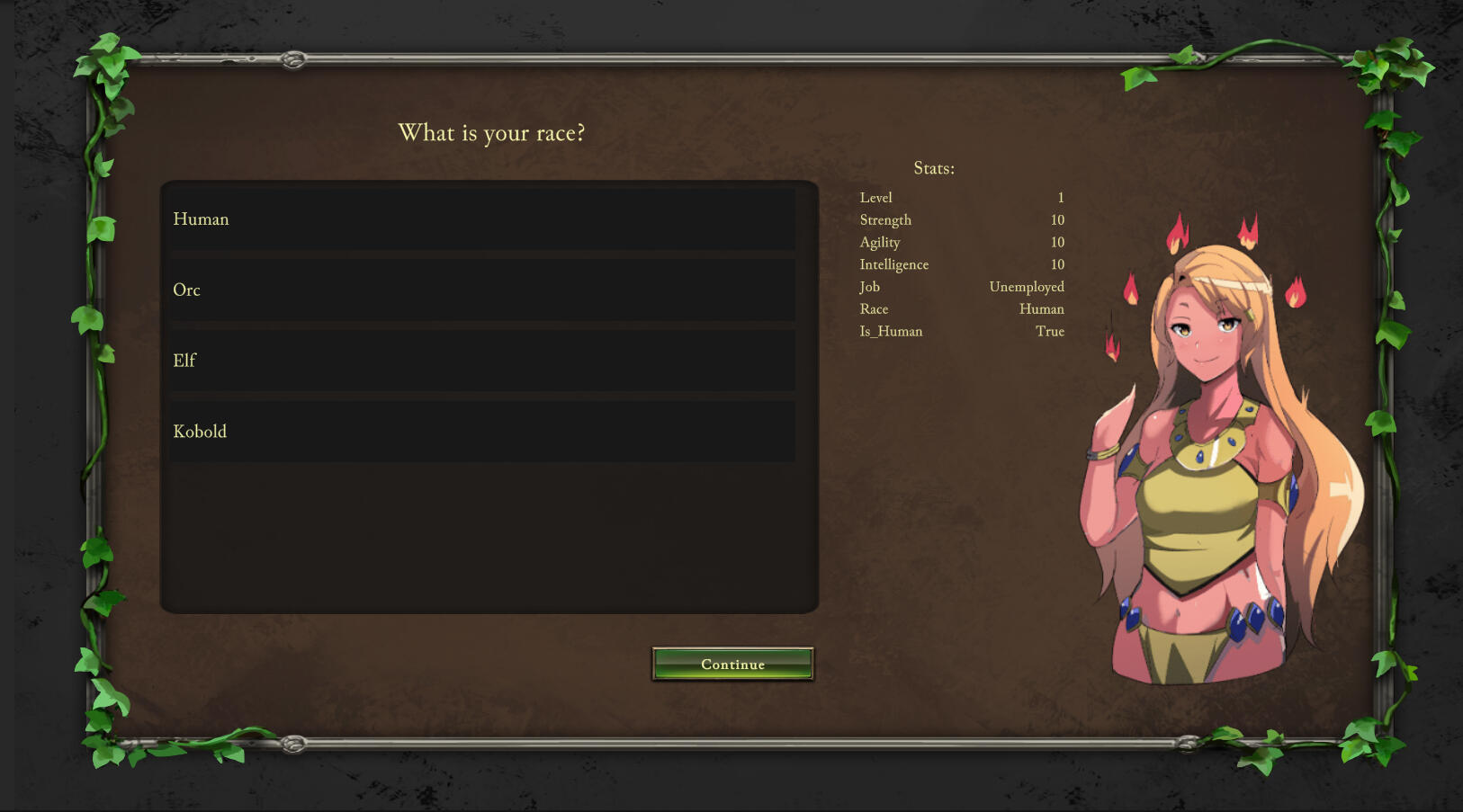
Task: Click the green Continue button
Action: click(732, 665)
